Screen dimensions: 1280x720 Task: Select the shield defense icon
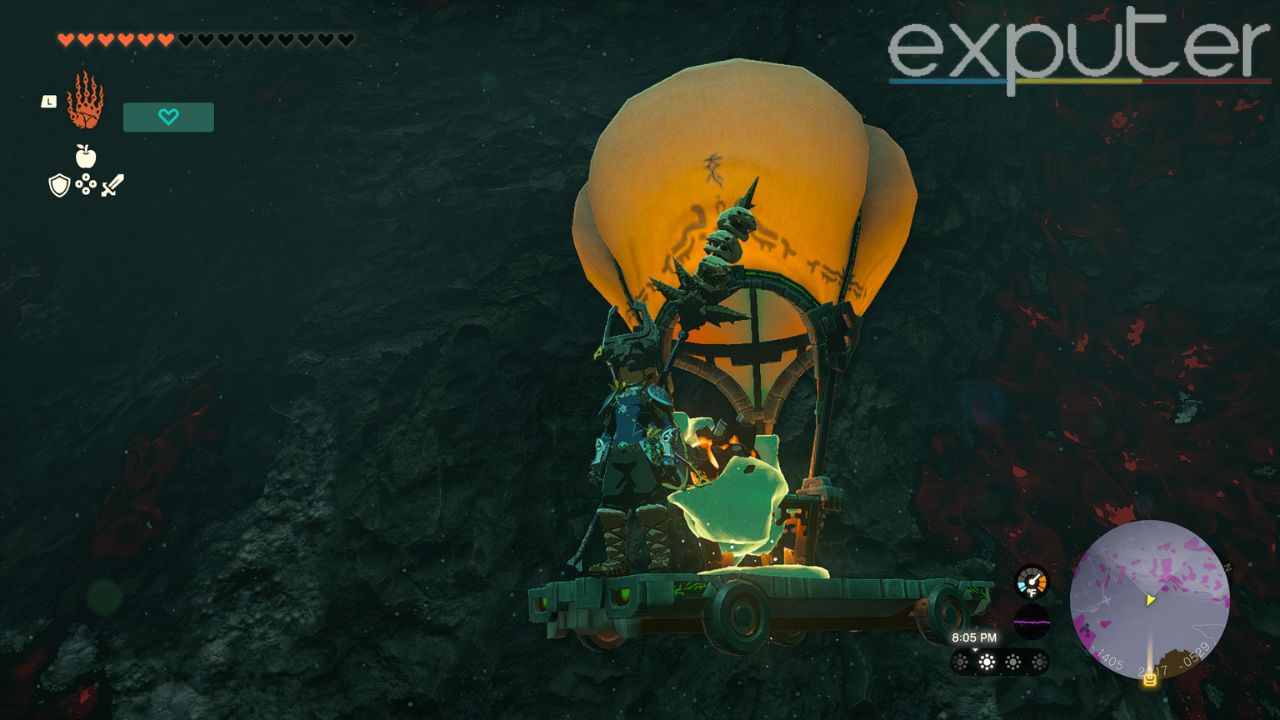(x=62, y=185)
